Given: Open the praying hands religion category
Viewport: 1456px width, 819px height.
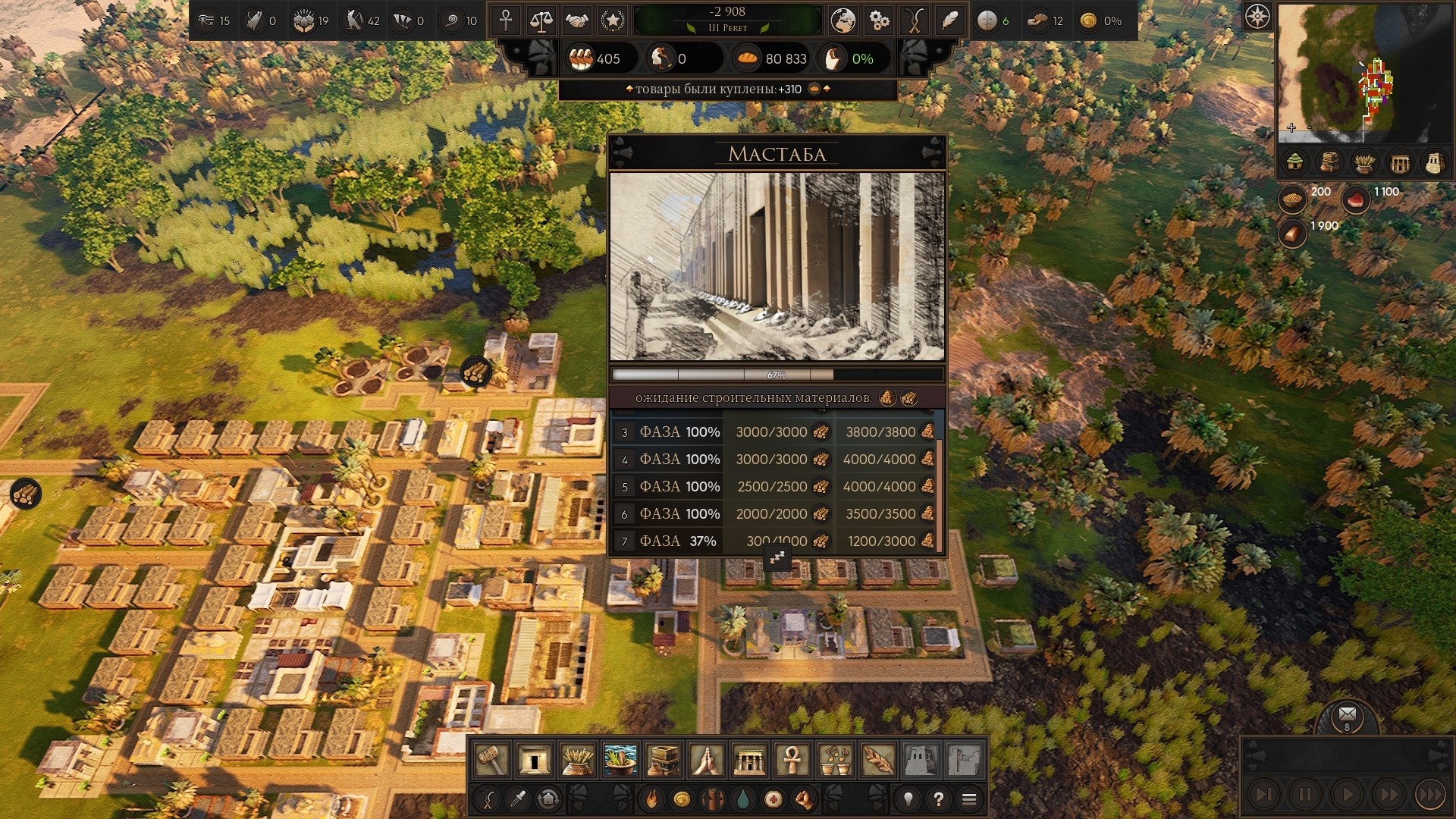Looking at the screenshot, I should (706, 759).
